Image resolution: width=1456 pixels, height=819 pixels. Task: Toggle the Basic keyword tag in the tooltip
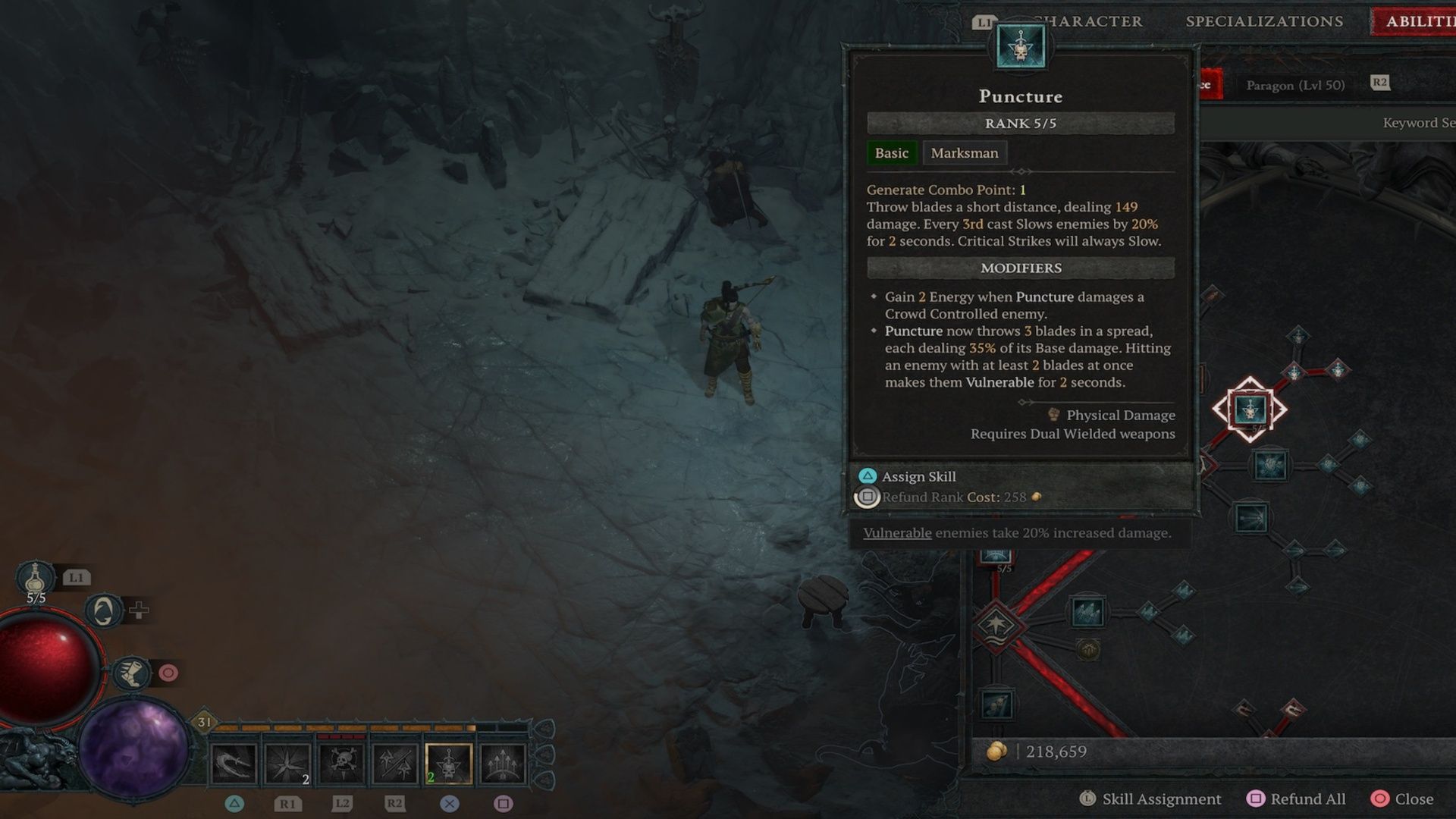point(892,152)
